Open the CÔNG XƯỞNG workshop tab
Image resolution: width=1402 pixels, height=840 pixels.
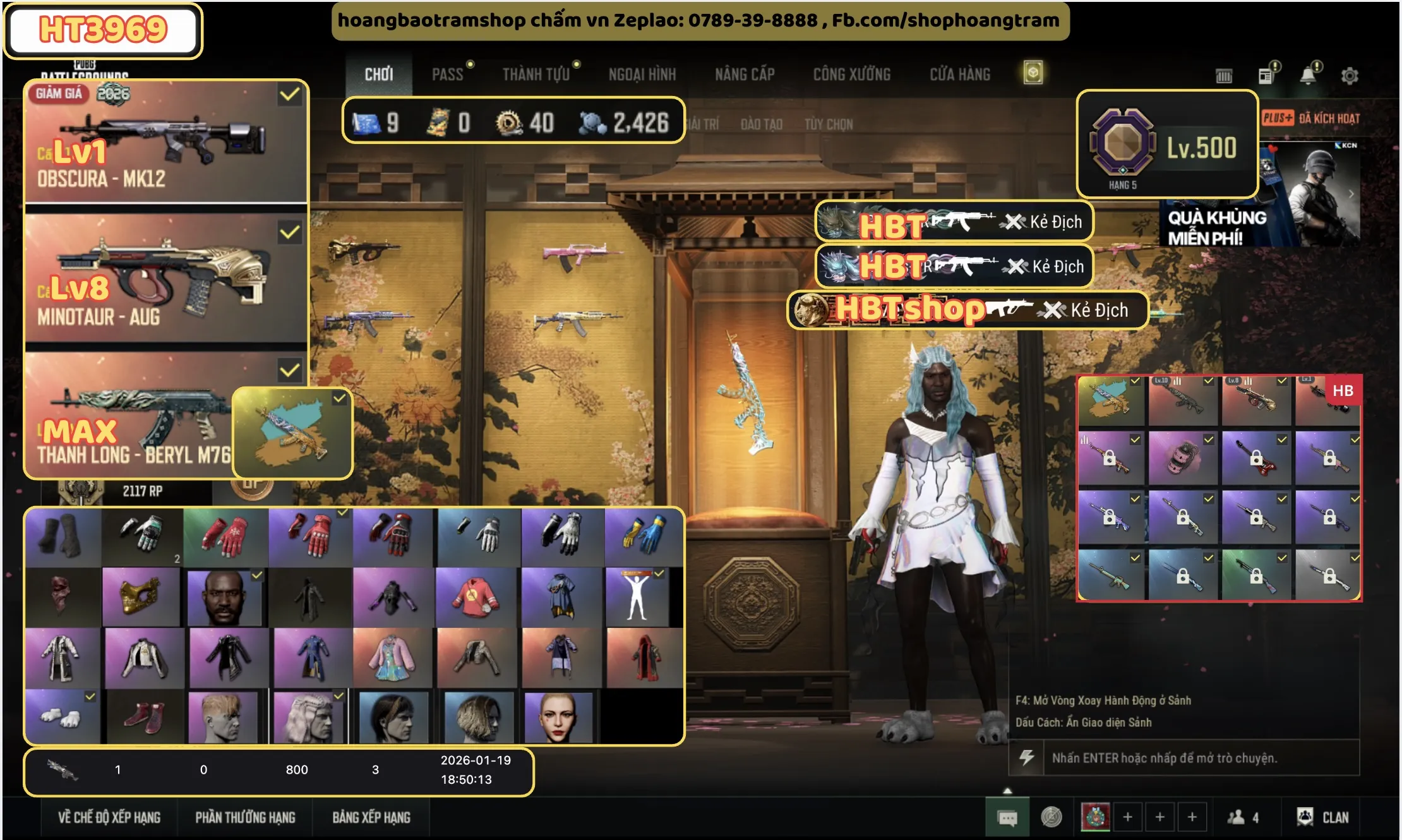852,75
